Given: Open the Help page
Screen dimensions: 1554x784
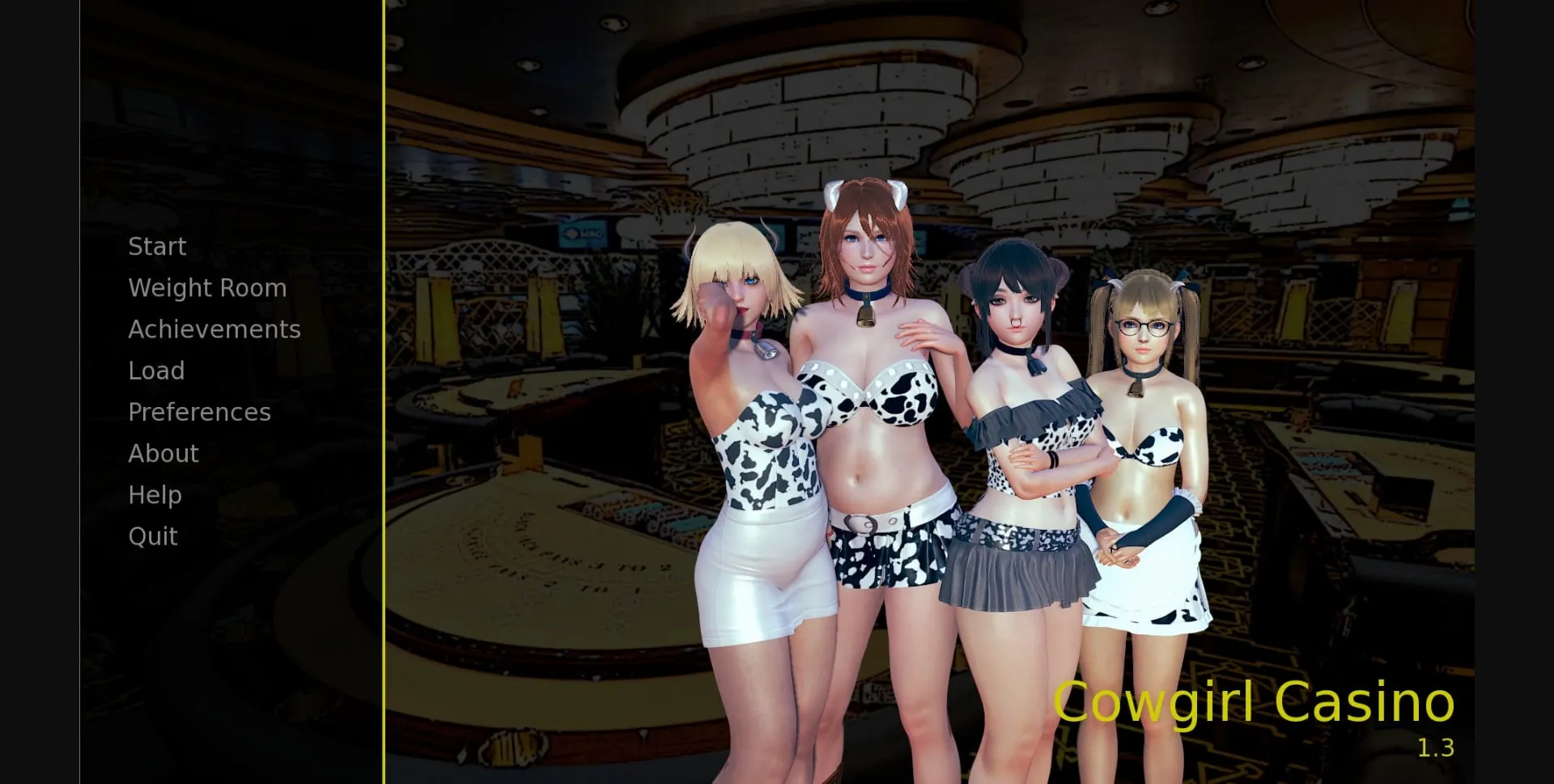Looking at the screenshot, I should pos(154,494).
